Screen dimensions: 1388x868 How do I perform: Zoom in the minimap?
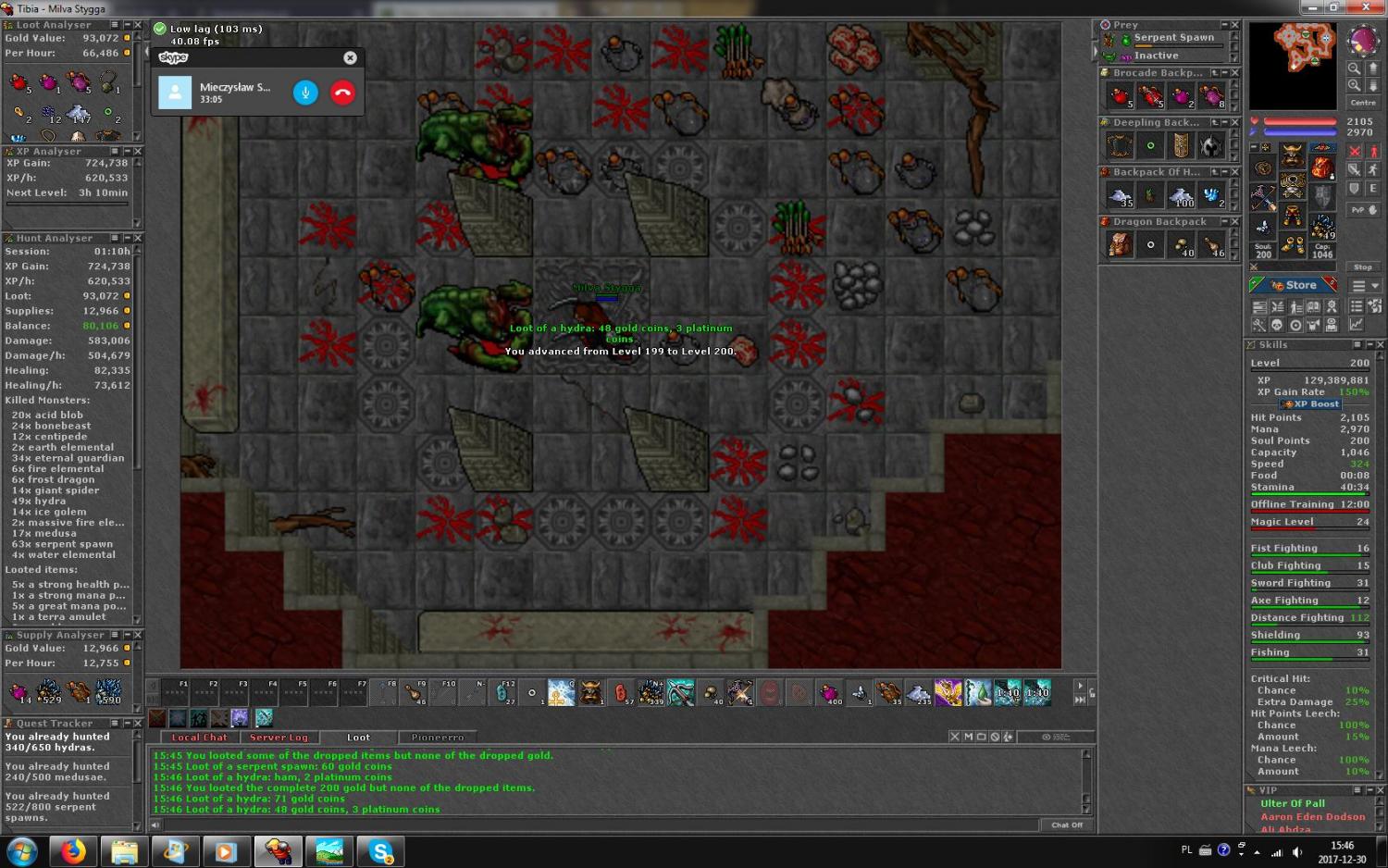click(x=1354, y=85)
